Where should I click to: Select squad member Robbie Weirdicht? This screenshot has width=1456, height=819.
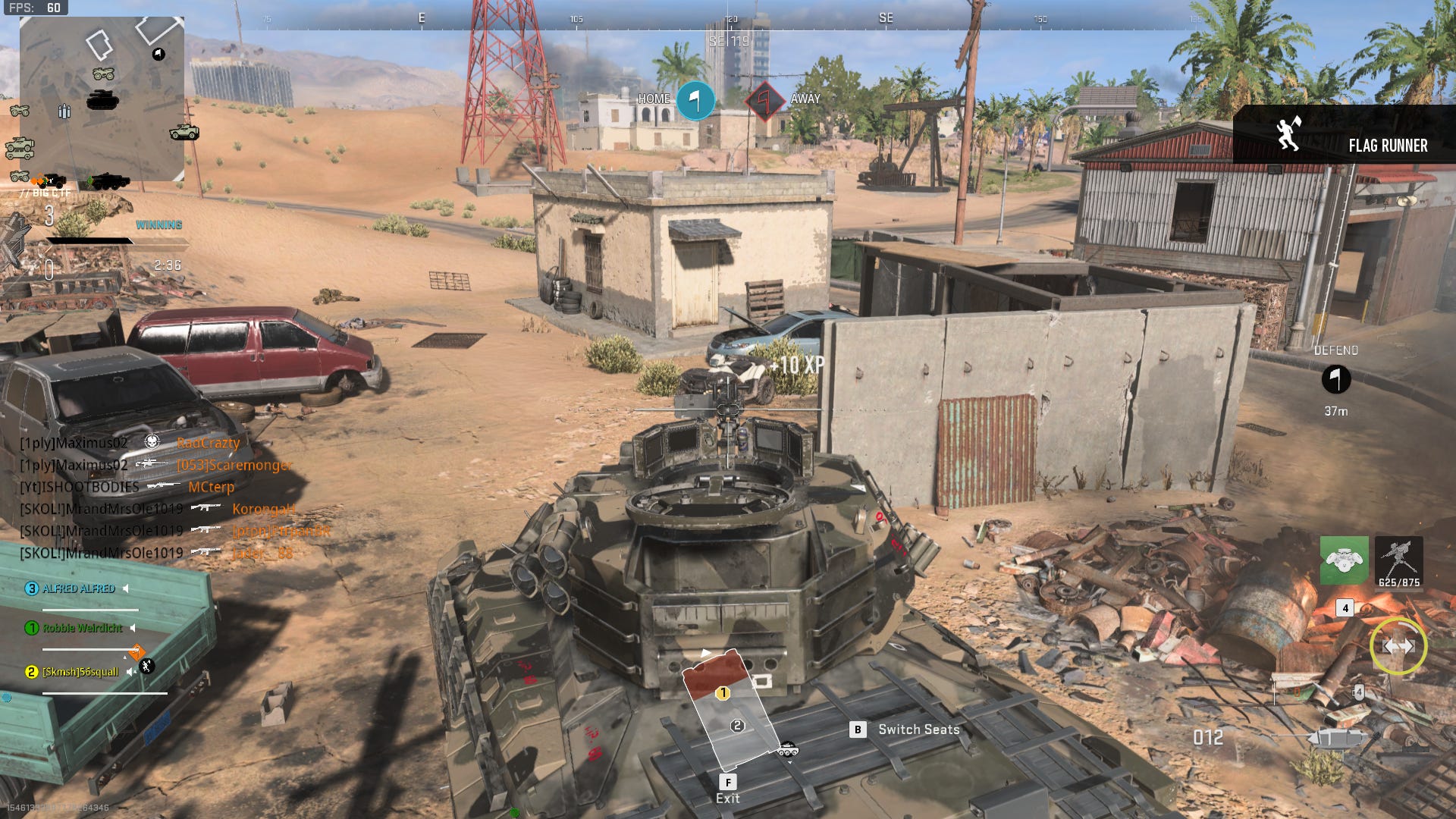(82, 628)
